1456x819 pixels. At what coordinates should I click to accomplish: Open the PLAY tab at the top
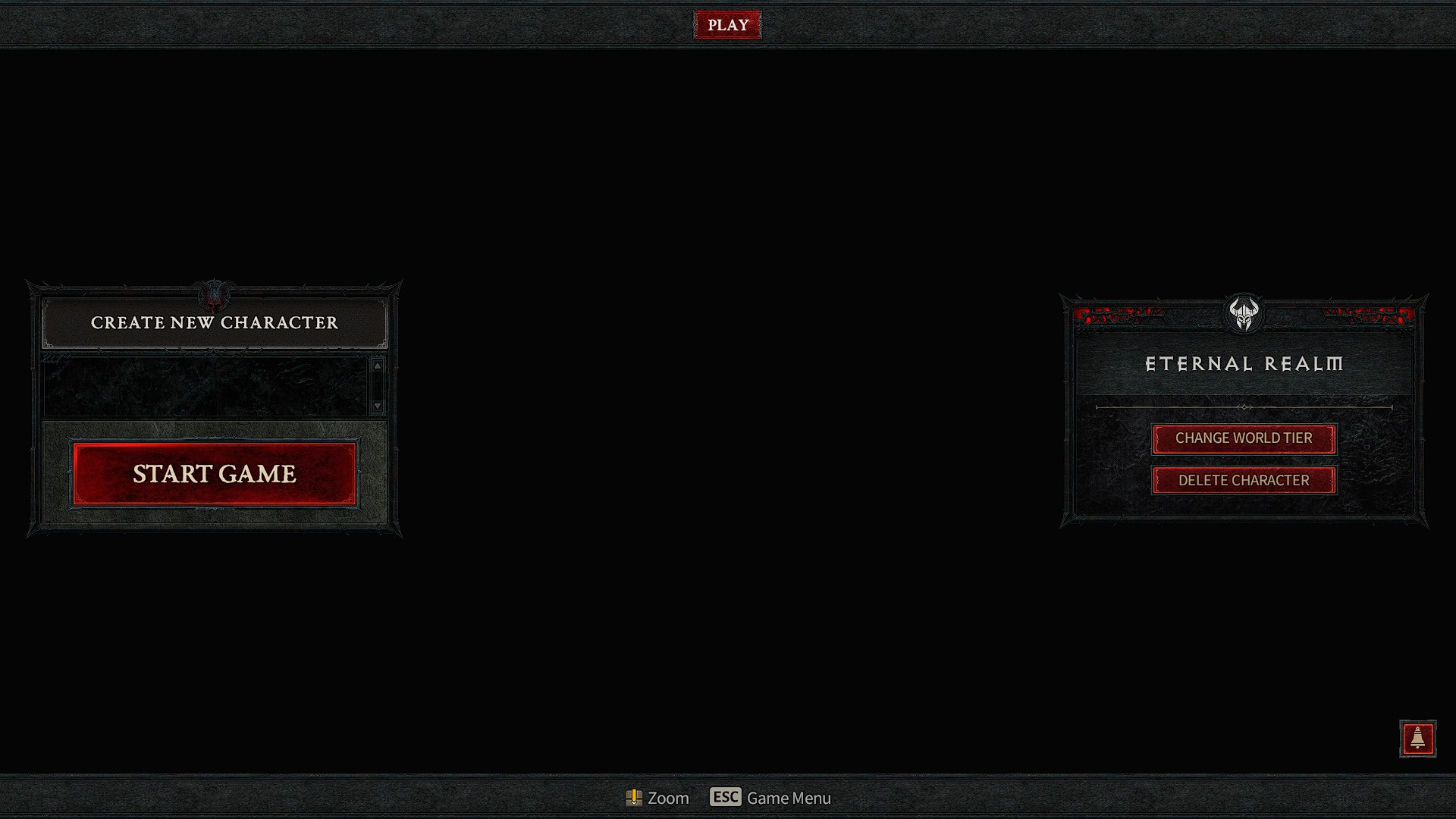727,24
